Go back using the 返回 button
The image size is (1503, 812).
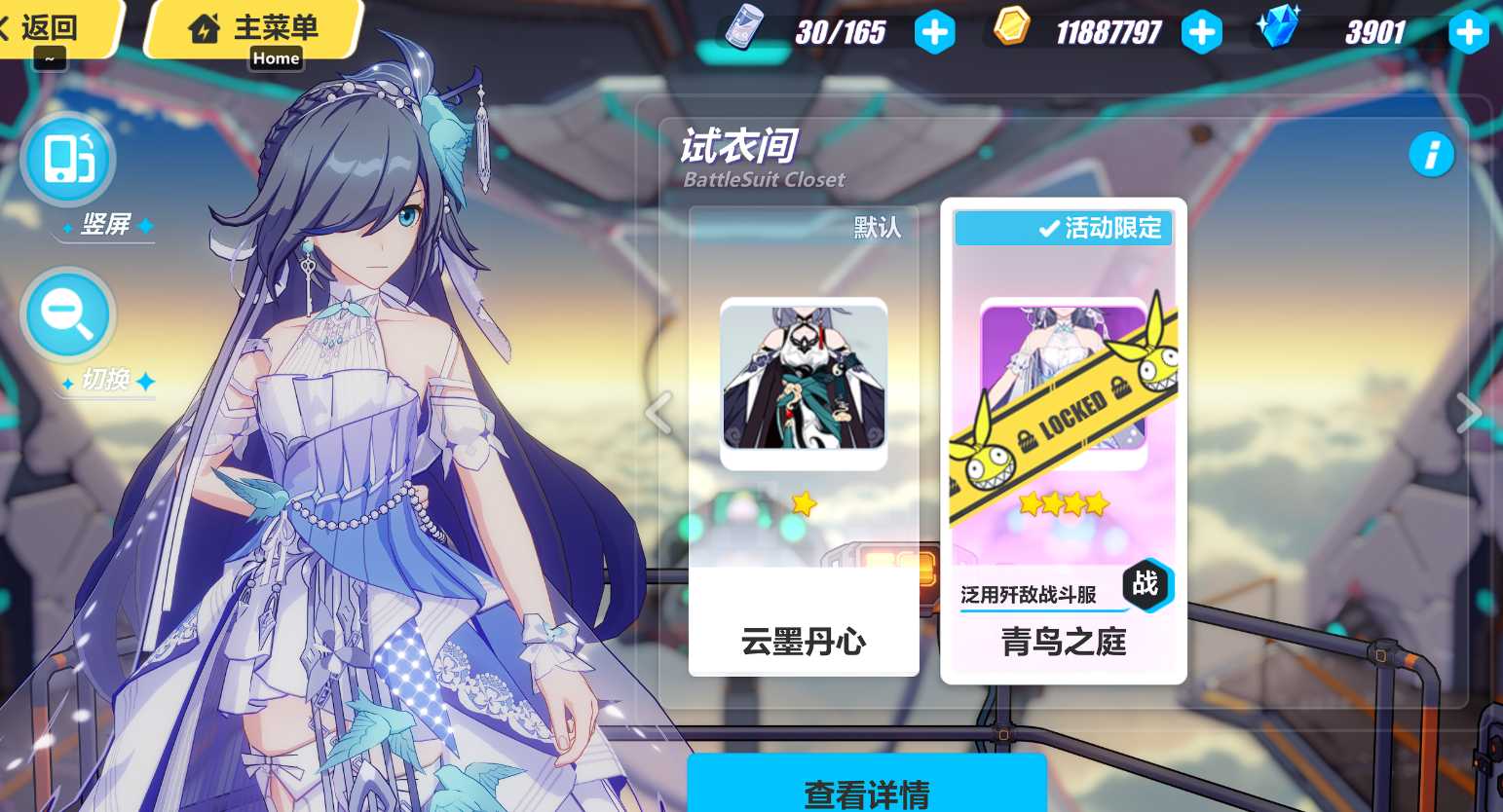tap(51, 28)
